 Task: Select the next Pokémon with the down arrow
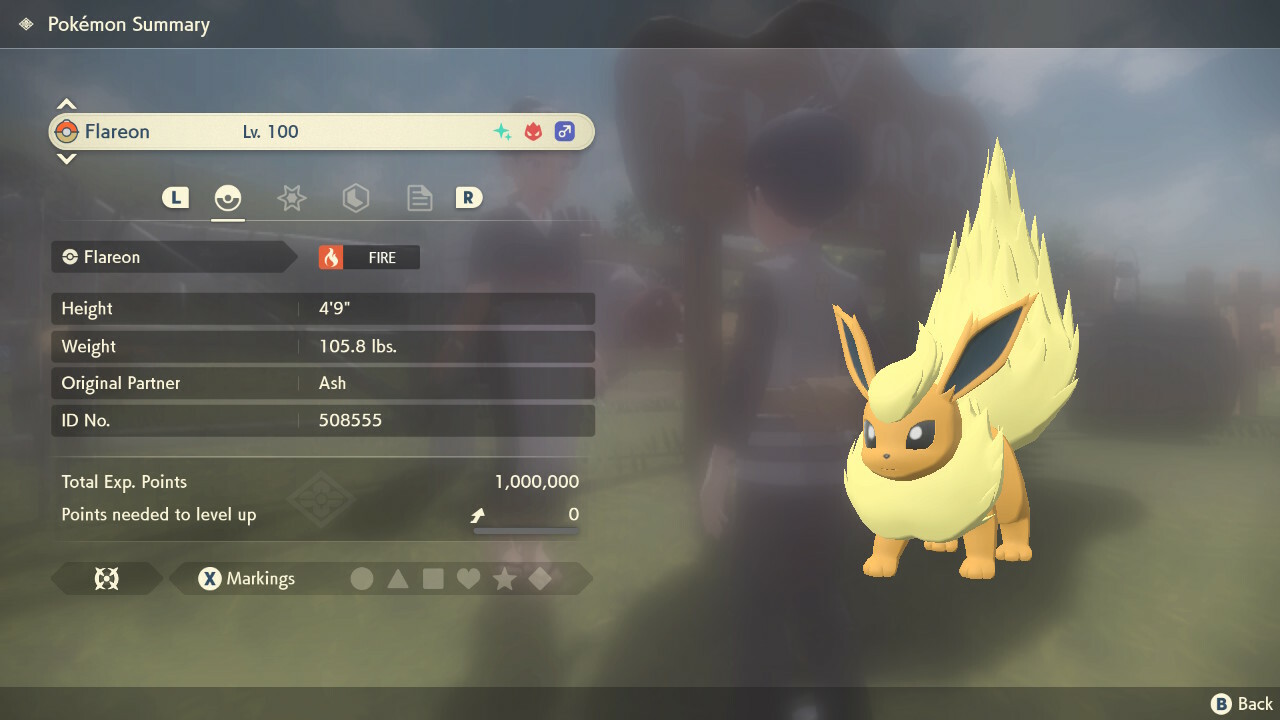66,158
